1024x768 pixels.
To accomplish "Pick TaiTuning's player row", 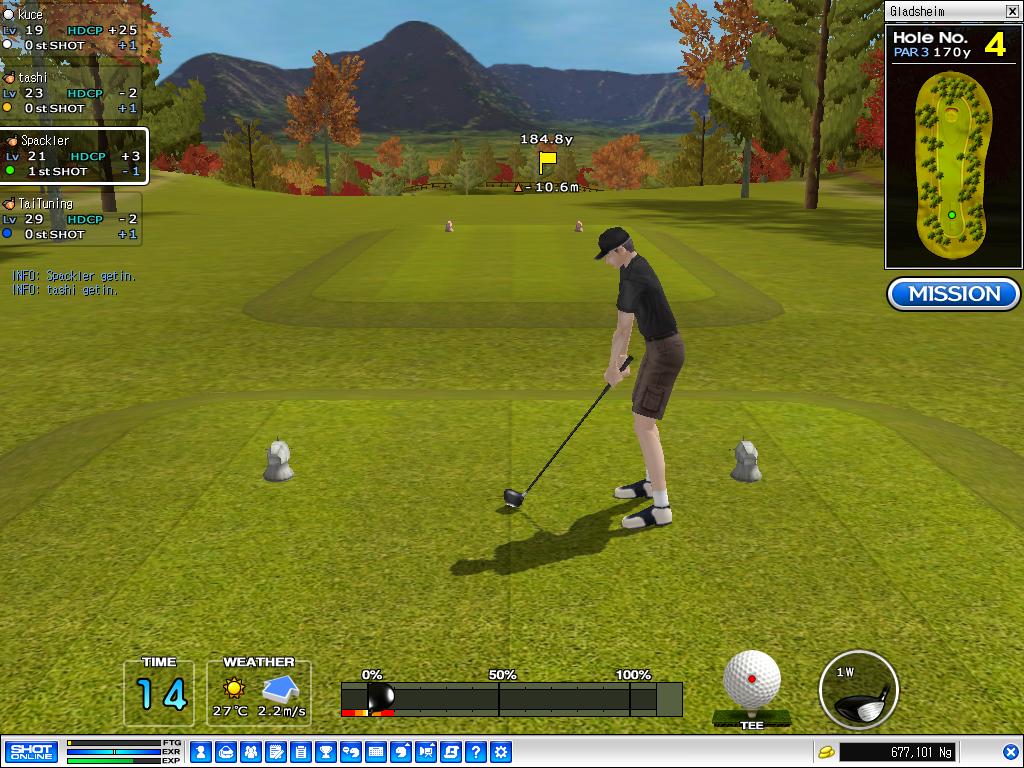I will pyautogui.click(x=70, y=219).
